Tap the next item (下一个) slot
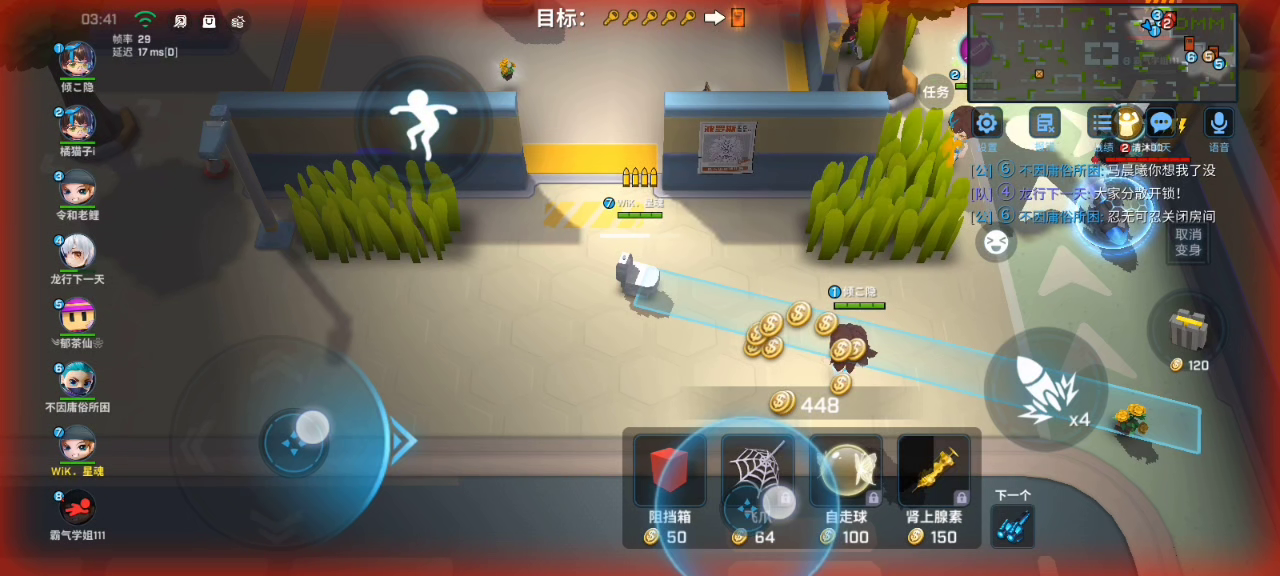Screen dimensions: 1280x576 tap(1012, 524)
